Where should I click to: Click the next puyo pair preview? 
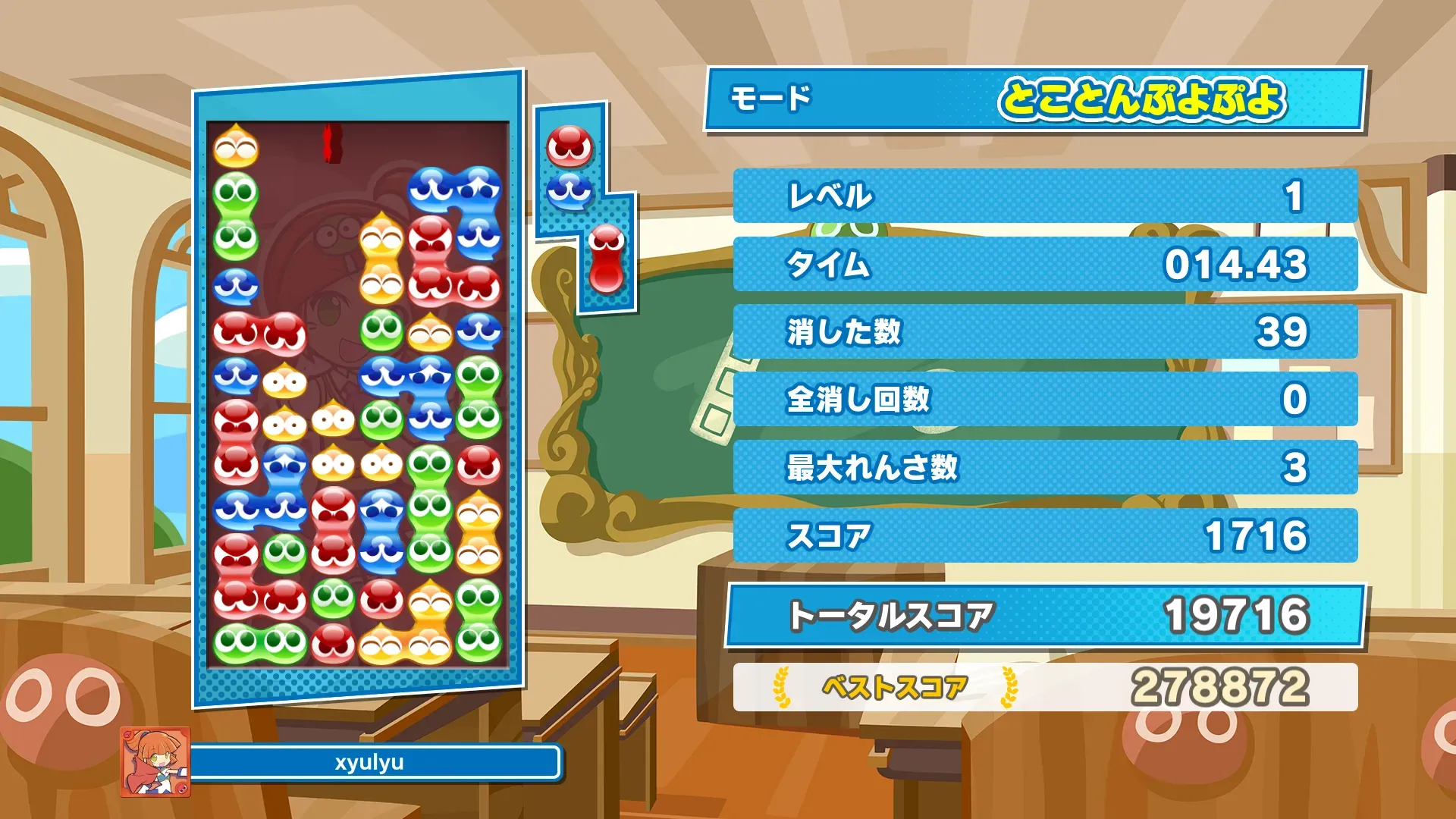570,168
